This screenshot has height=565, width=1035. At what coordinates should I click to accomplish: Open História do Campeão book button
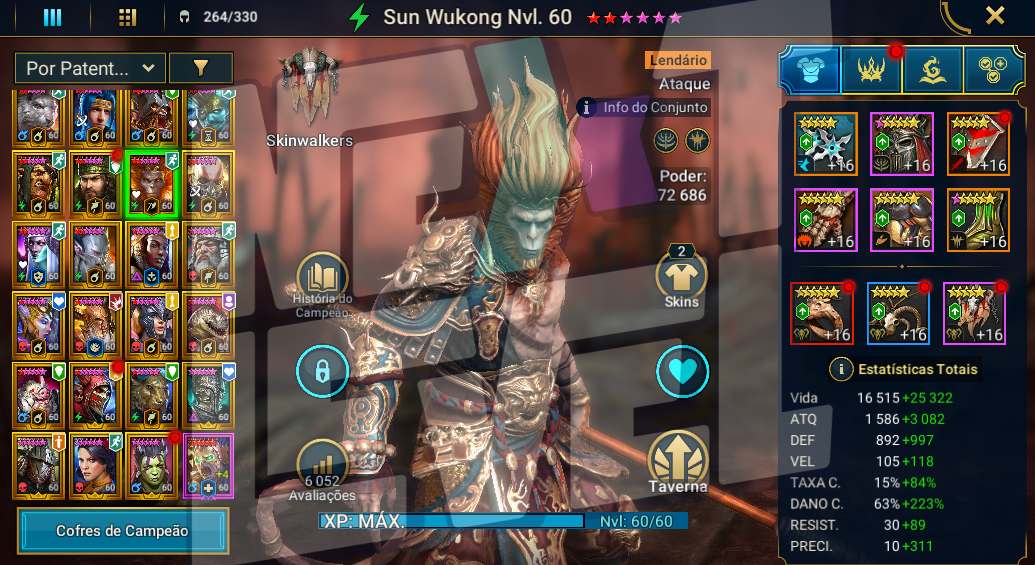[322, 278]
